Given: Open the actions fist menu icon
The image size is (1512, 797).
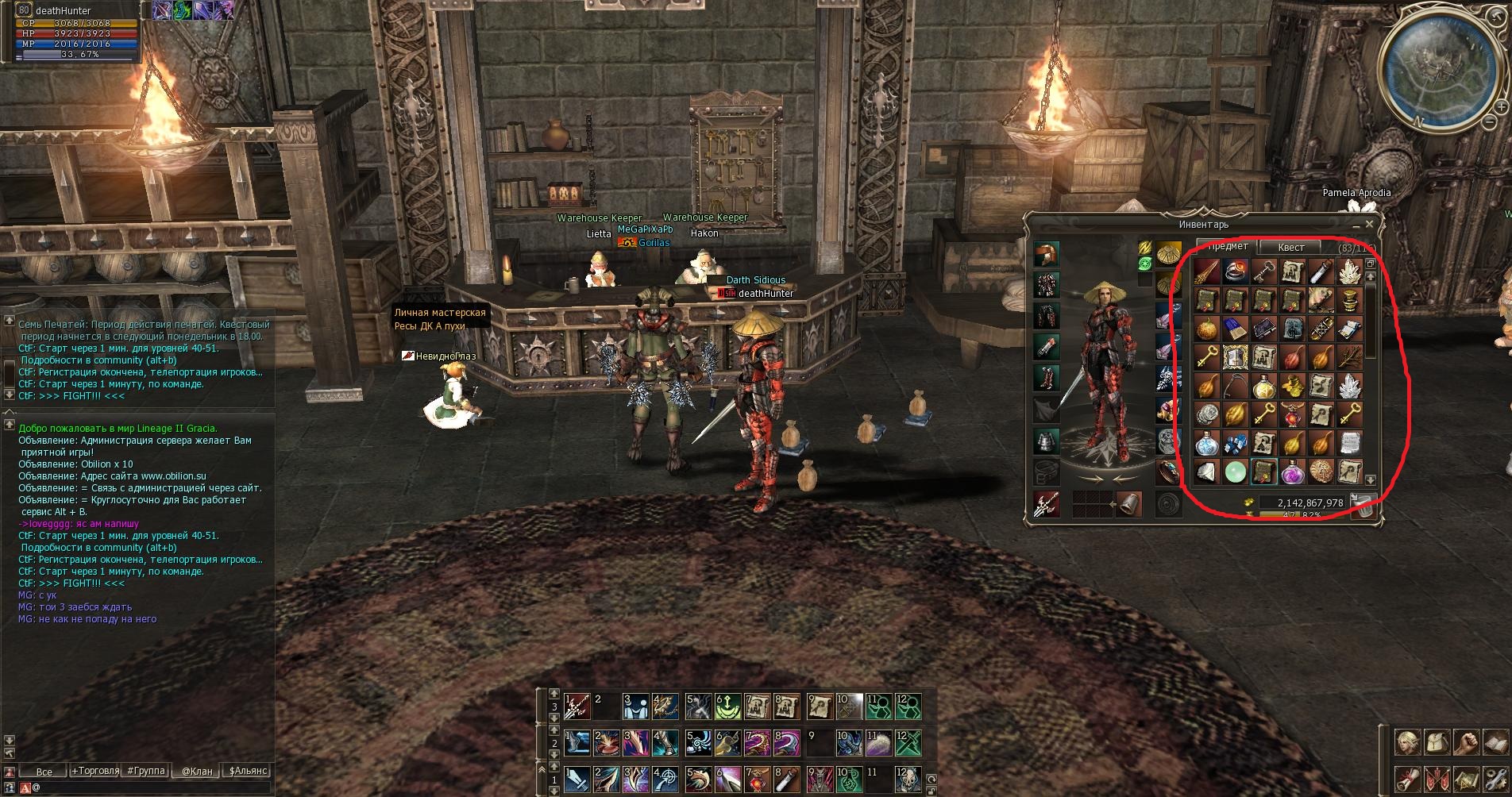Looking at the screenshot, I should [1466, 743].
